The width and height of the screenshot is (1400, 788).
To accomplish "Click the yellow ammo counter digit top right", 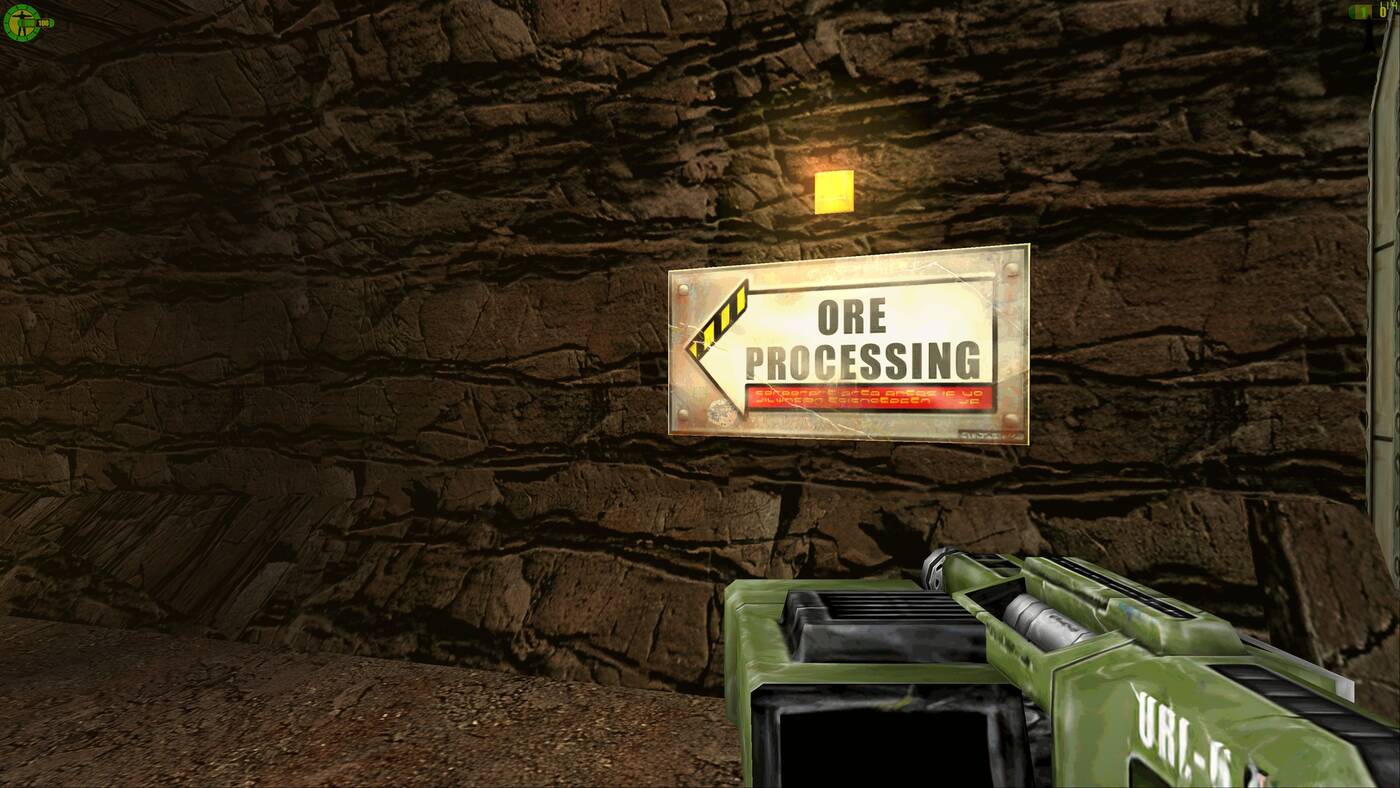I will coord(1384,10).
